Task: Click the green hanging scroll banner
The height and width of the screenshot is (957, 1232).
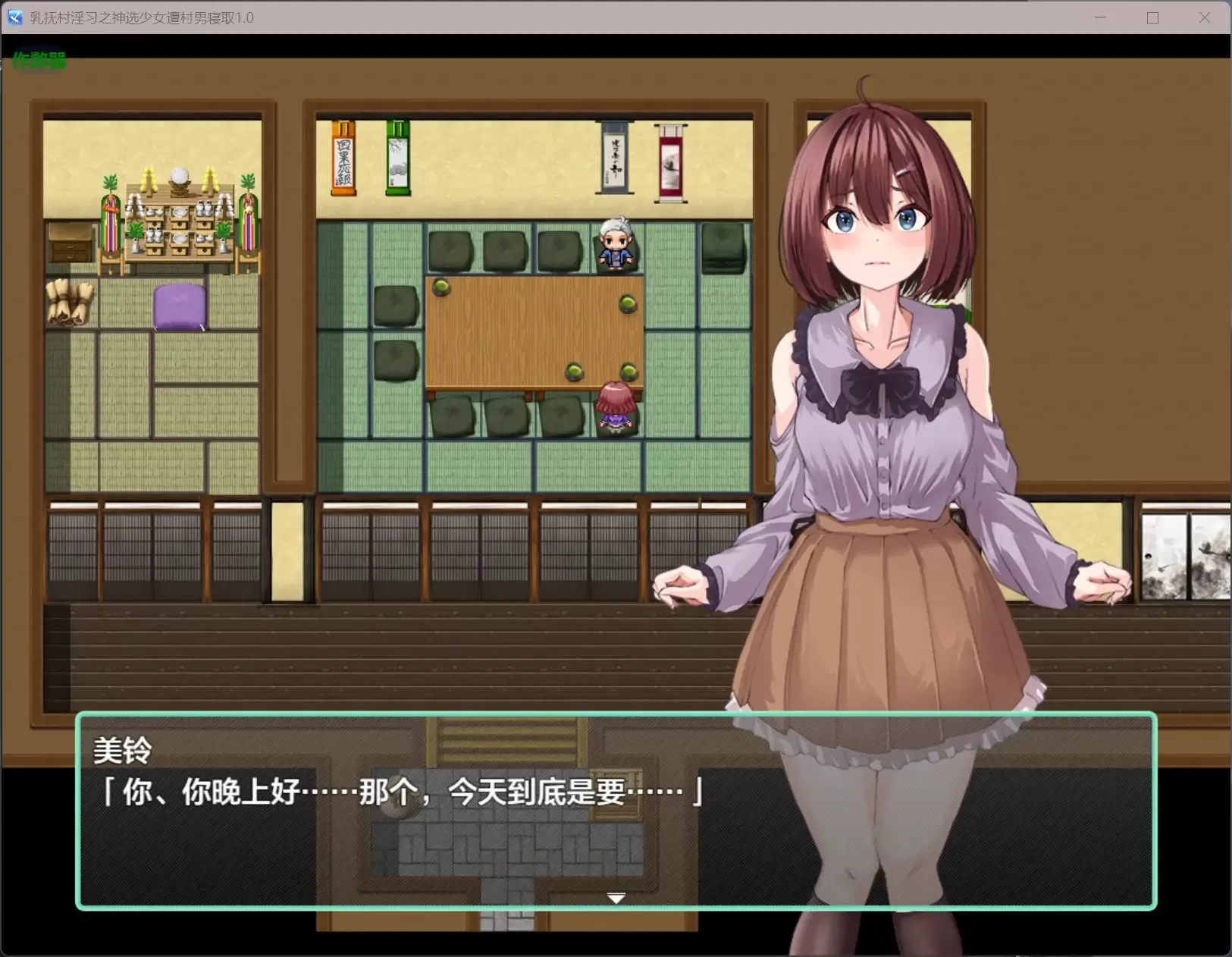Action: pyautogui.click(x=397, y=159)
